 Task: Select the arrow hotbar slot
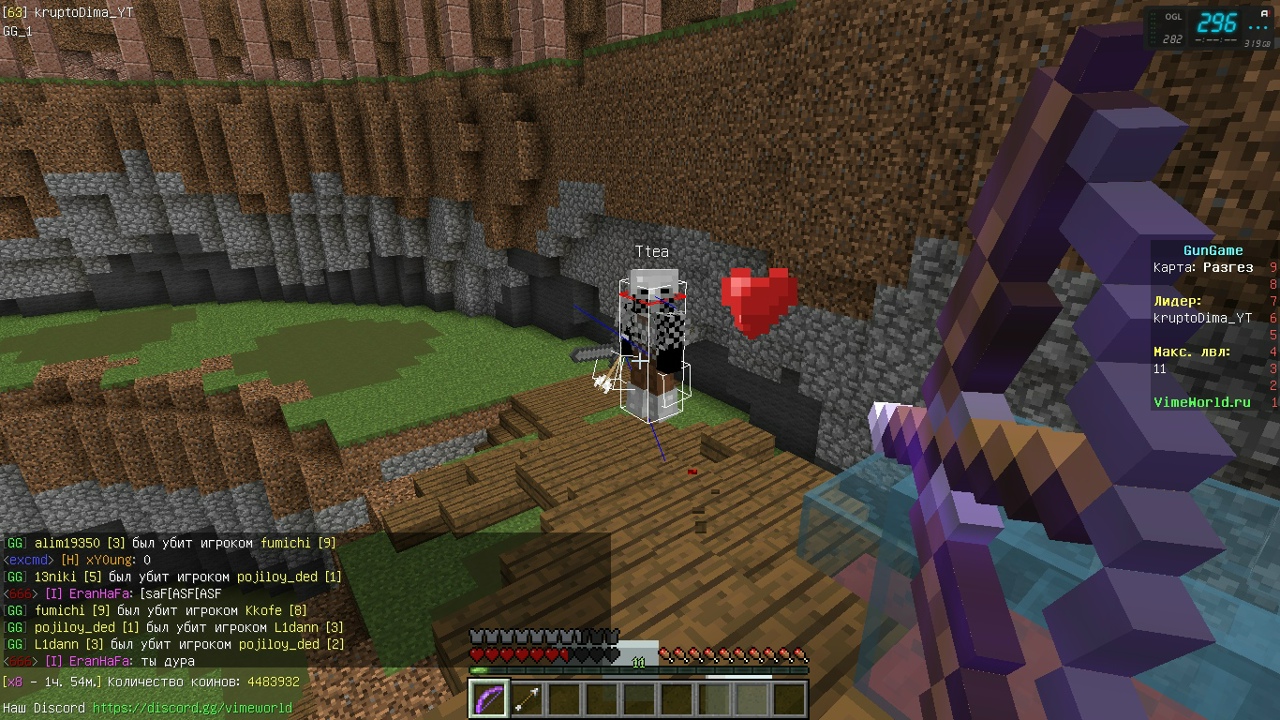[527, 698]
